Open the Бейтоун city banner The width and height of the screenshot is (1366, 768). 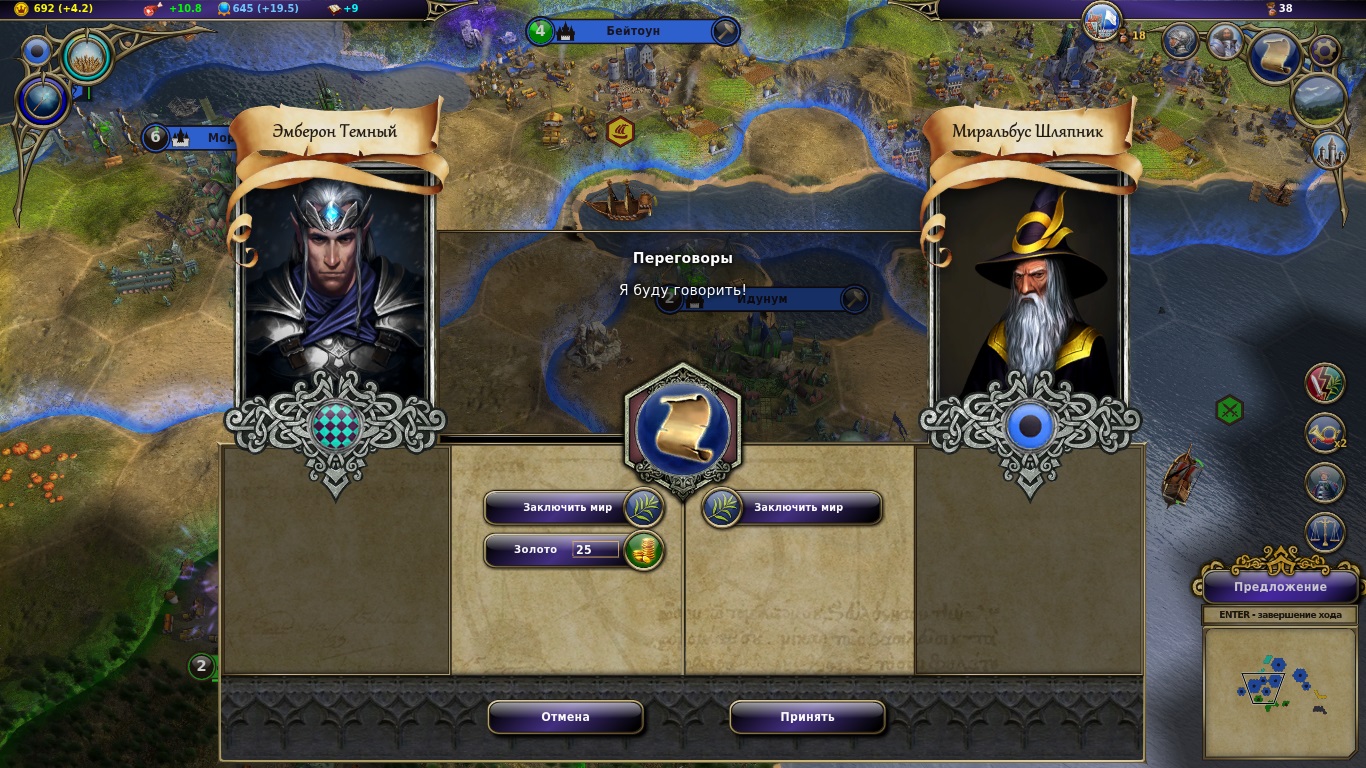coord(632,31)
